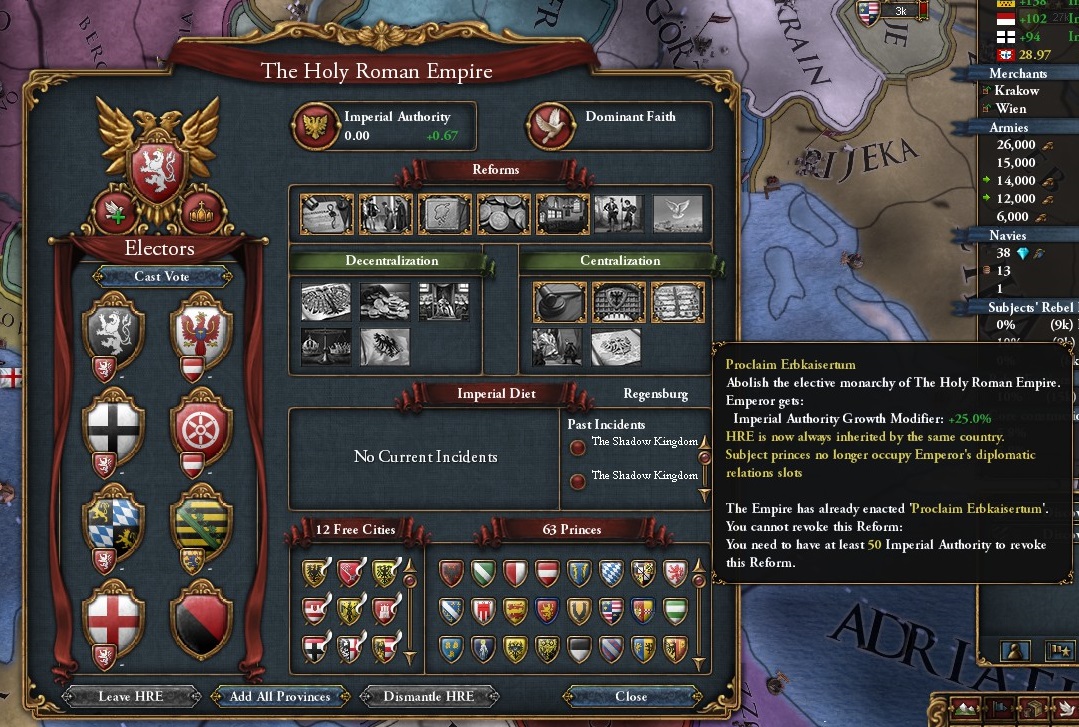This screenshot has width=1079, height=727.
Task: Open the Wien merchant entry
Action: [x=1010, y=108]
